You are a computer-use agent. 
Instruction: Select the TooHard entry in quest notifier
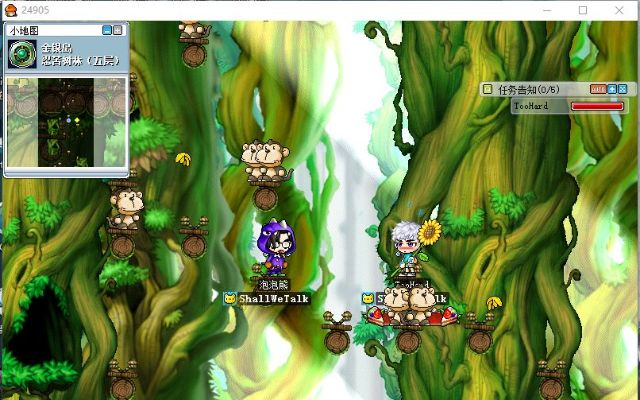528,105
